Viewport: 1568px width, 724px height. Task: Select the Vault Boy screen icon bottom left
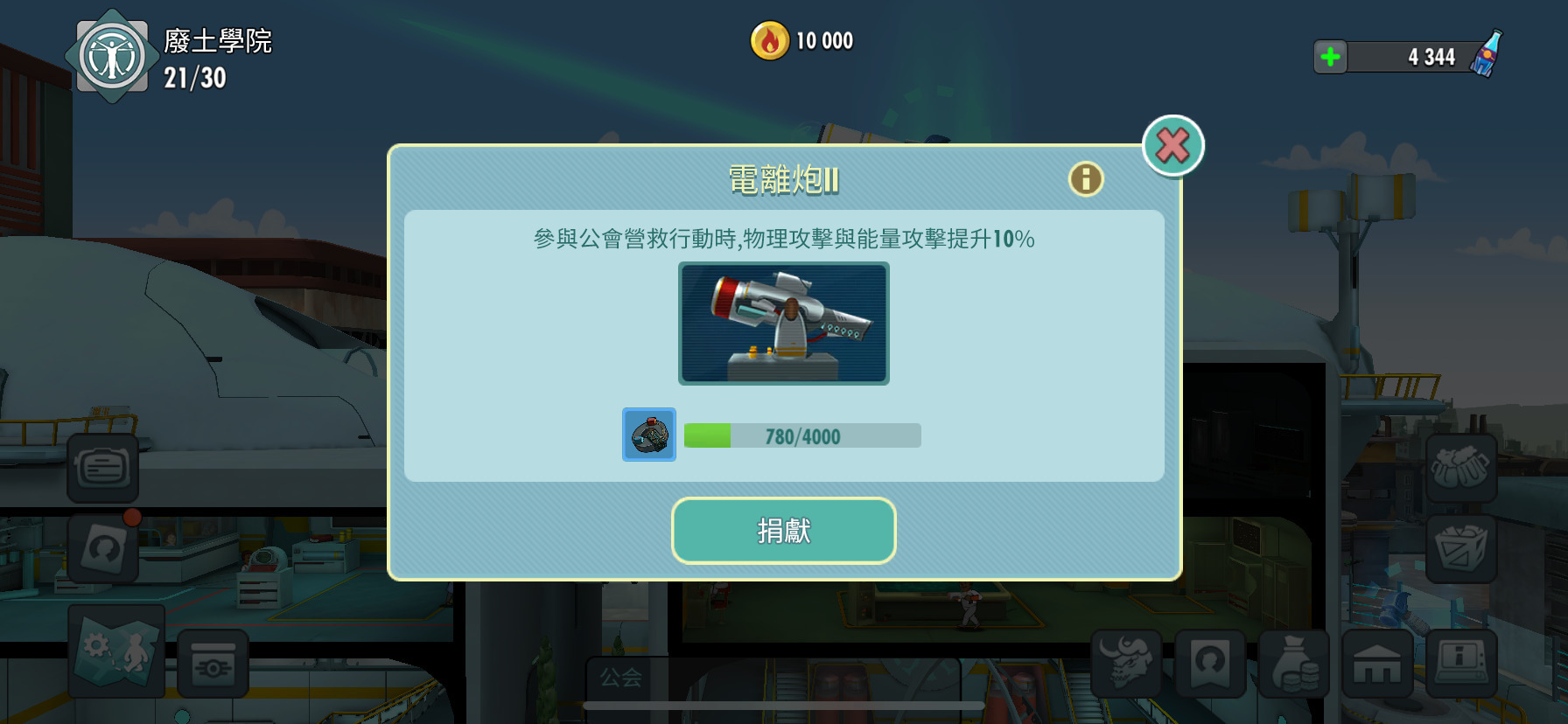point(212,665)
